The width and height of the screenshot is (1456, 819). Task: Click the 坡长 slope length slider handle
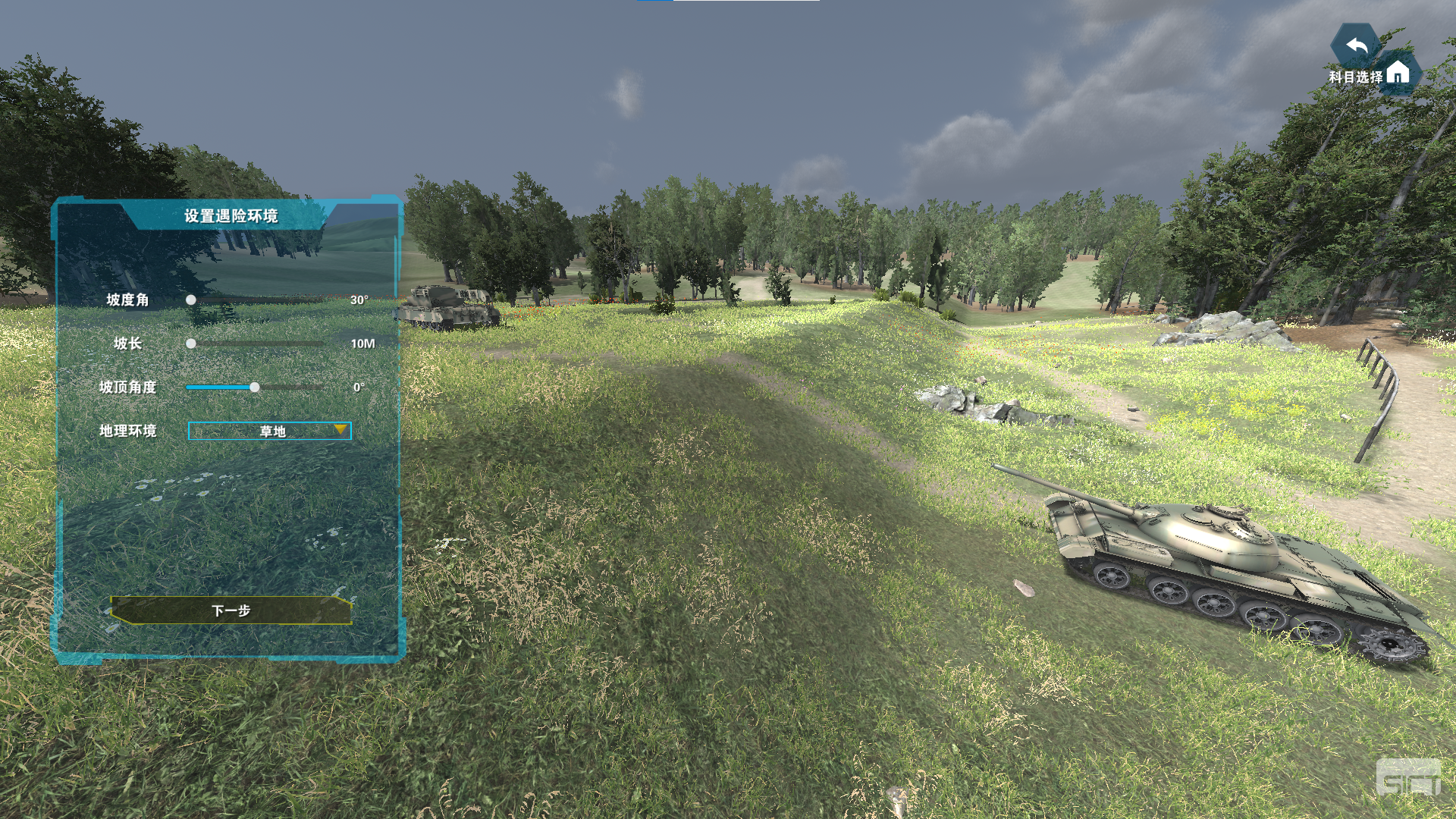click(191, 344)
